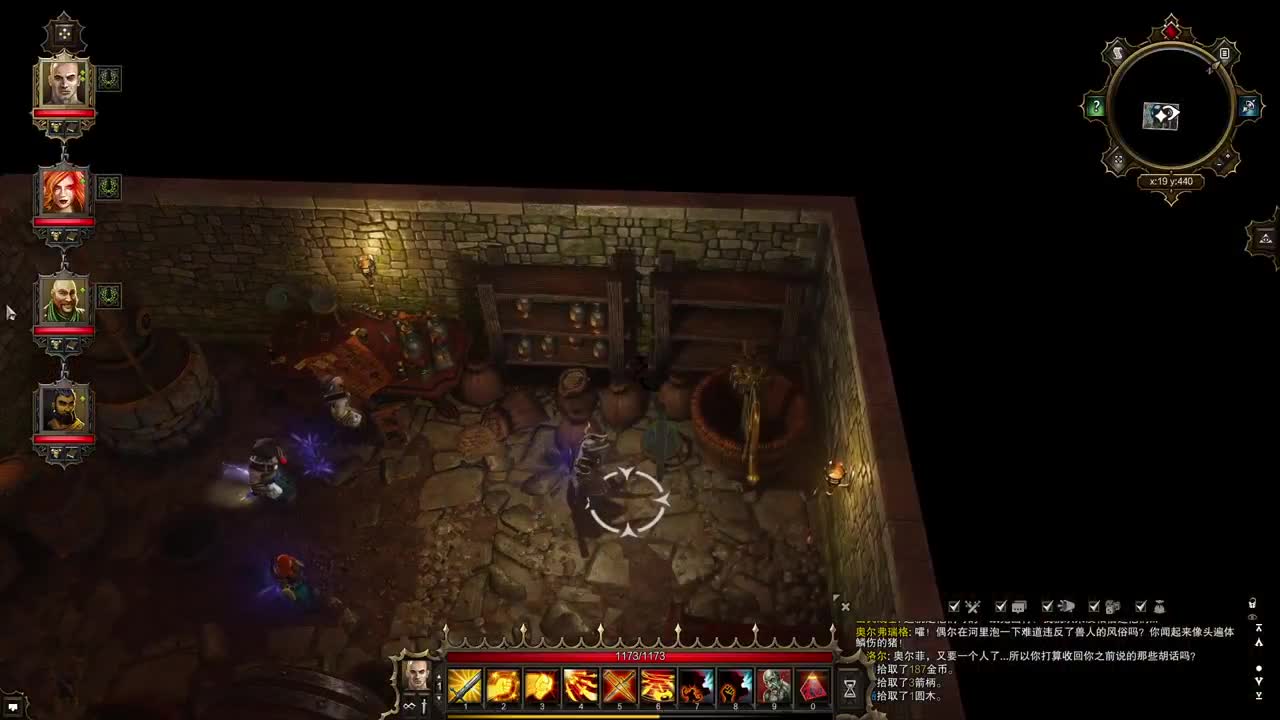Select the sword attack in hotbar slot 1
Screen dimensions: 1280x720
pos(465,685)
